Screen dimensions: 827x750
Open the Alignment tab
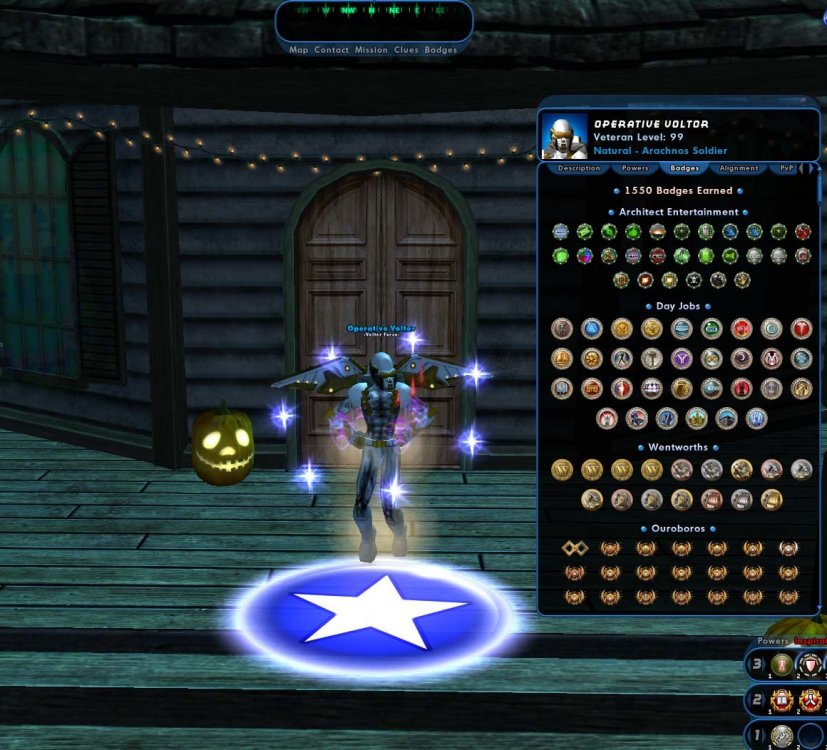pyautogui.click(x=739, y=168)
